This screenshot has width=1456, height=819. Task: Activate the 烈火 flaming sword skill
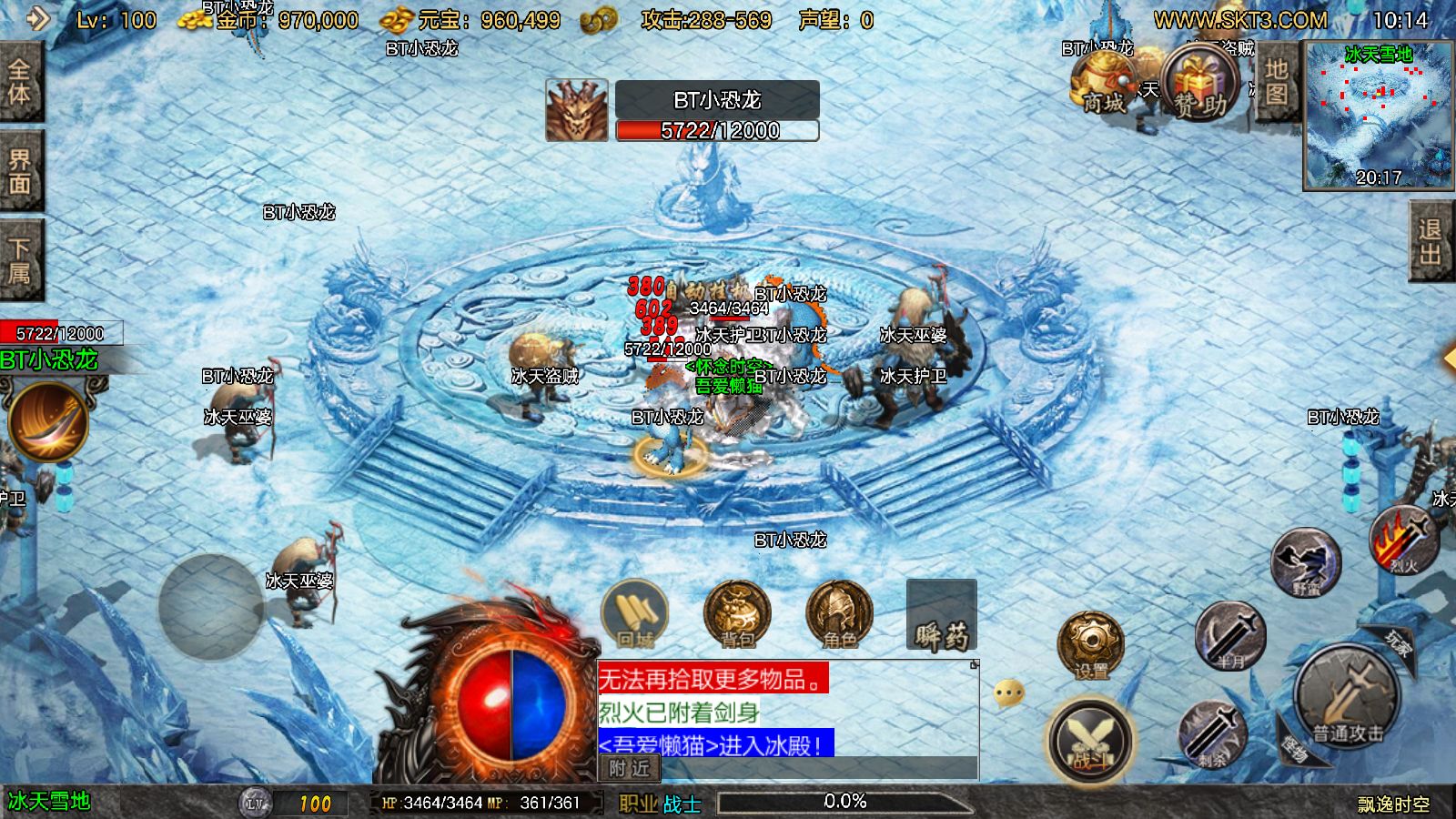1403,540
